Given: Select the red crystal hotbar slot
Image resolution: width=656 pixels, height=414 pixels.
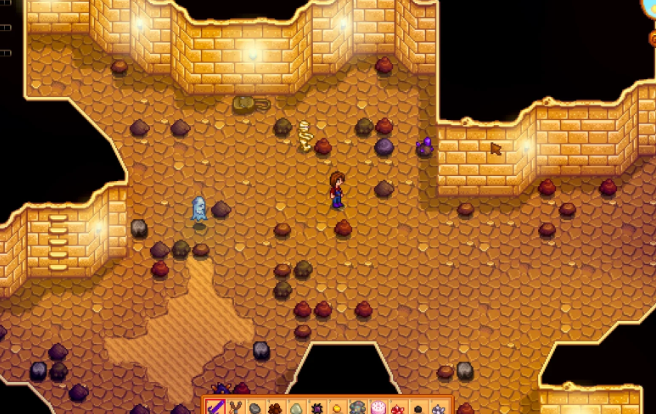Looking at the screenshot, I should [397, 408].
